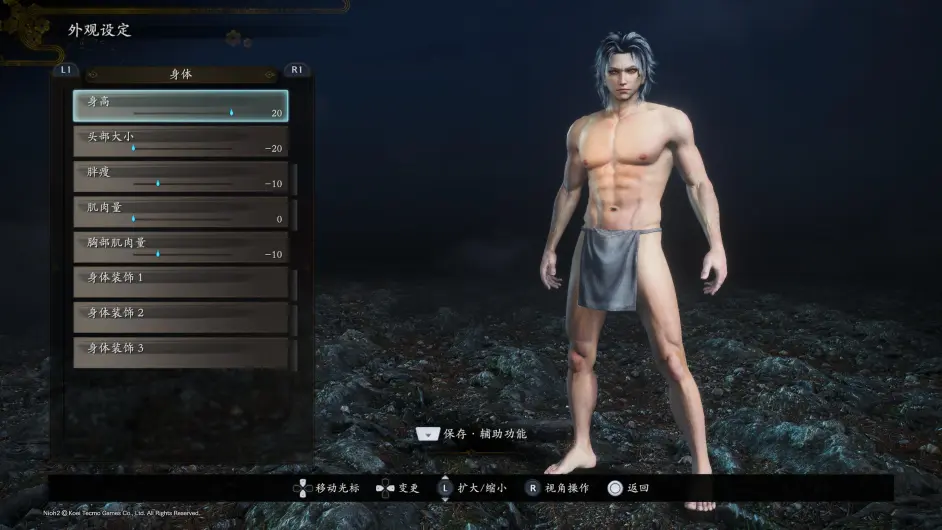Open the 身体装饰 2 body decoration entry

(180, 317)
